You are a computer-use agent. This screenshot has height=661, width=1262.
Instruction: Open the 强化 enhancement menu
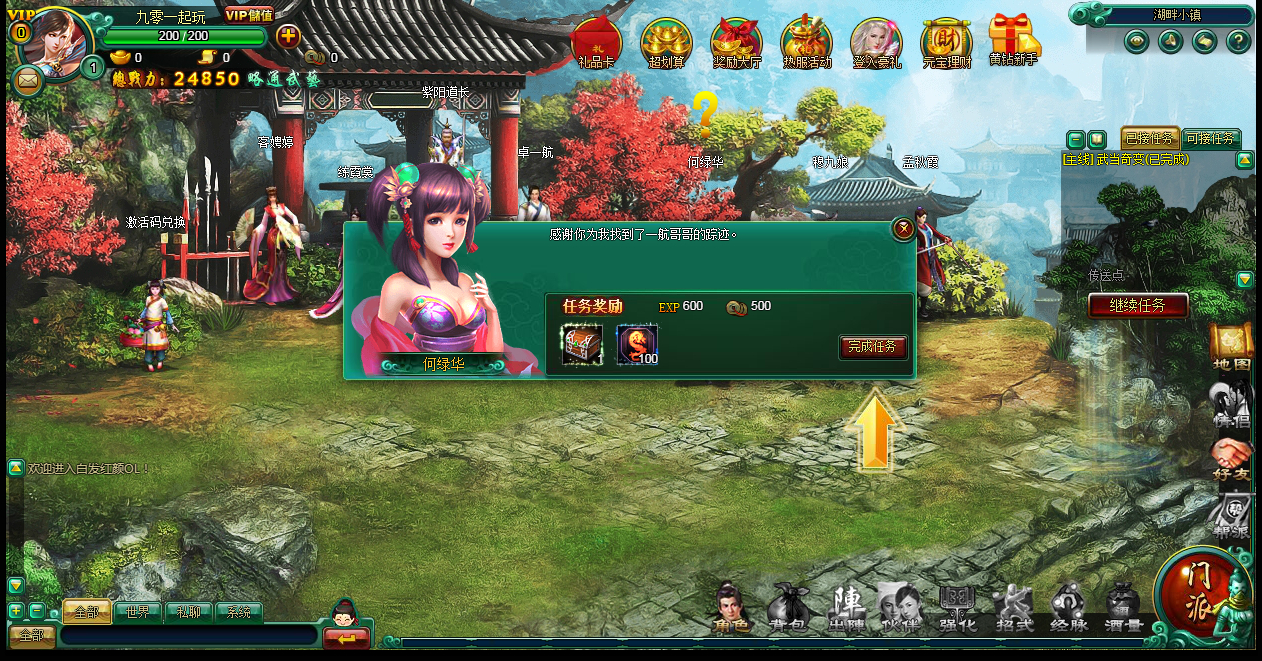[x=958, y=609]
